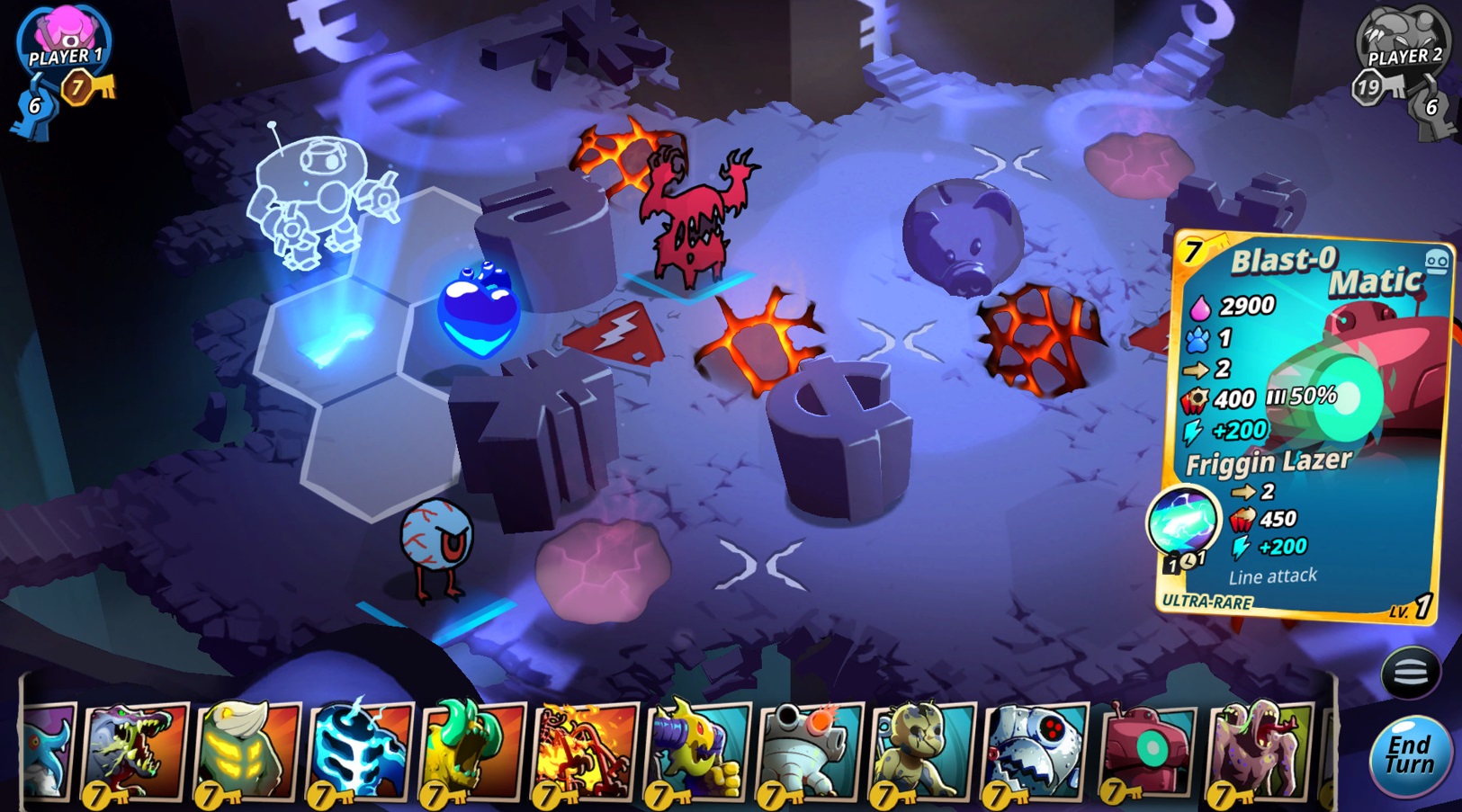Open the three-line game menu button

pos(1410,673)
